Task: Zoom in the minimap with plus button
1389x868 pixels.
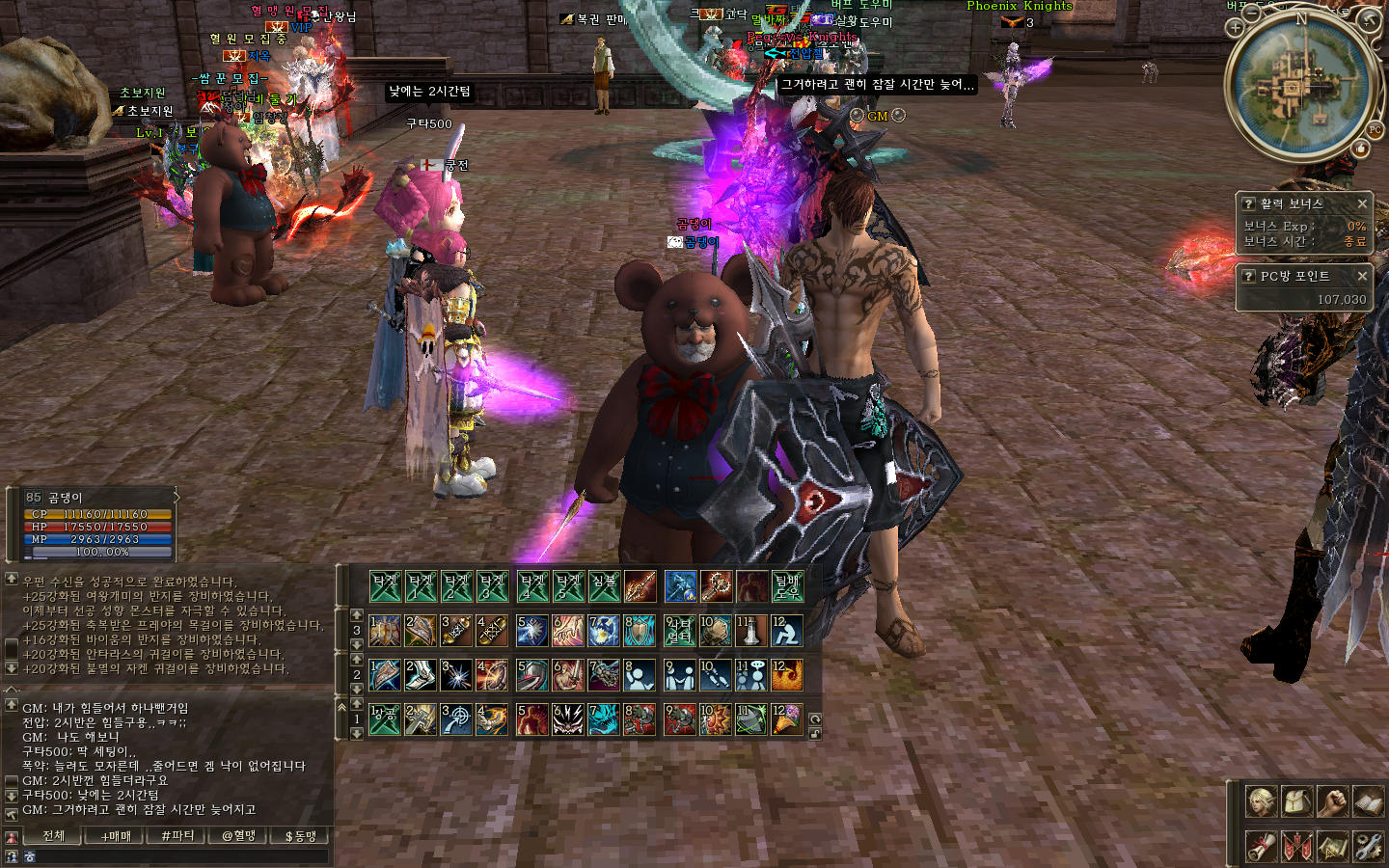Action: [1236, 27]
